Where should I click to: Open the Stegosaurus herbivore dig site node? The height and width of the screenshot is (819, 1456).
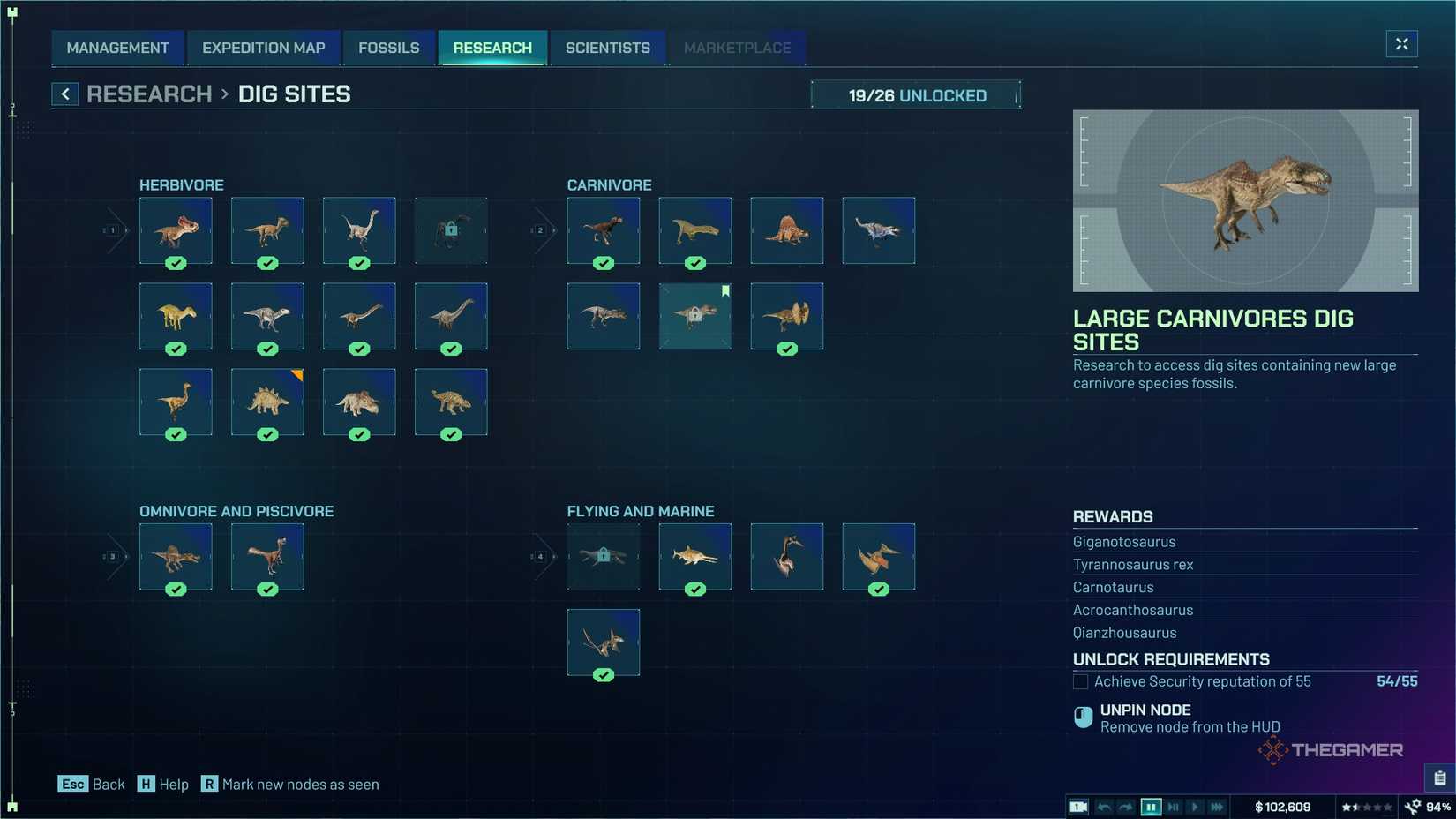pyautogui.click(x=266, y=402)
